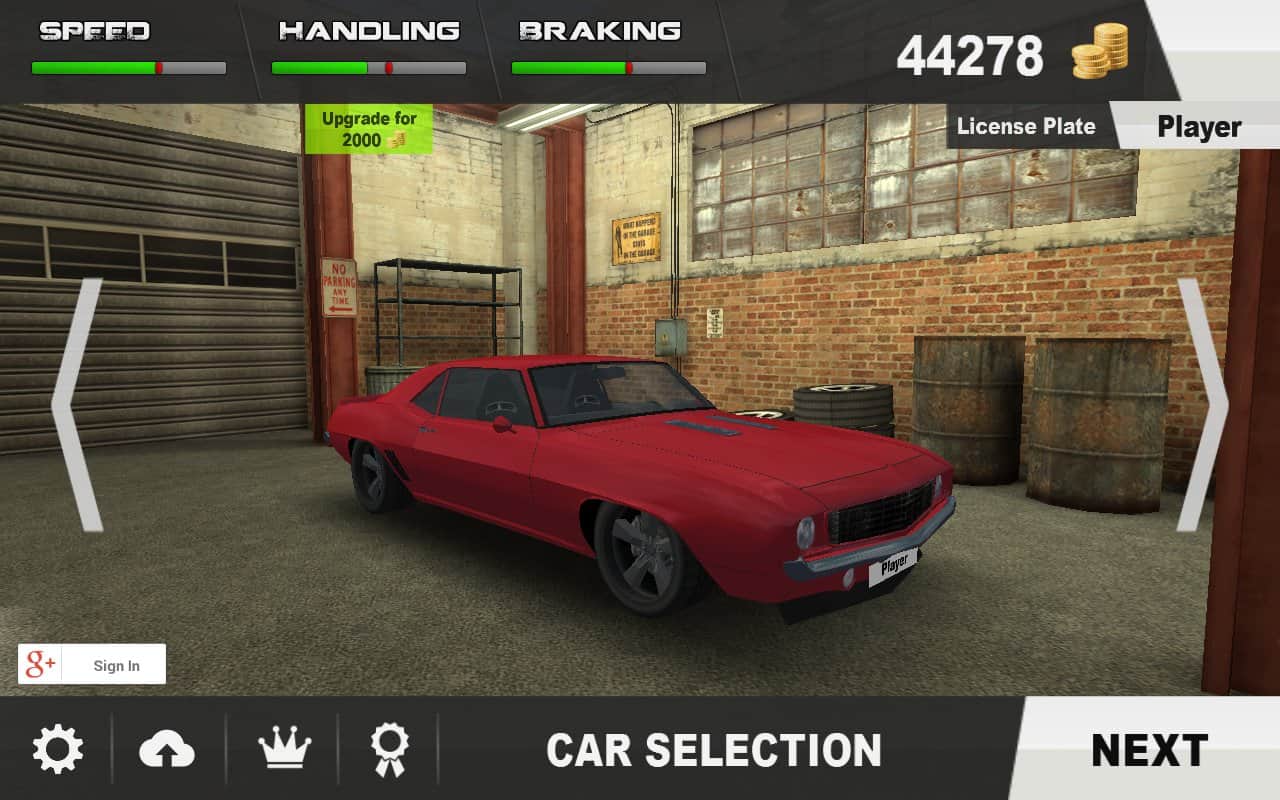Switch to the Player tab

coord(1199,126)
